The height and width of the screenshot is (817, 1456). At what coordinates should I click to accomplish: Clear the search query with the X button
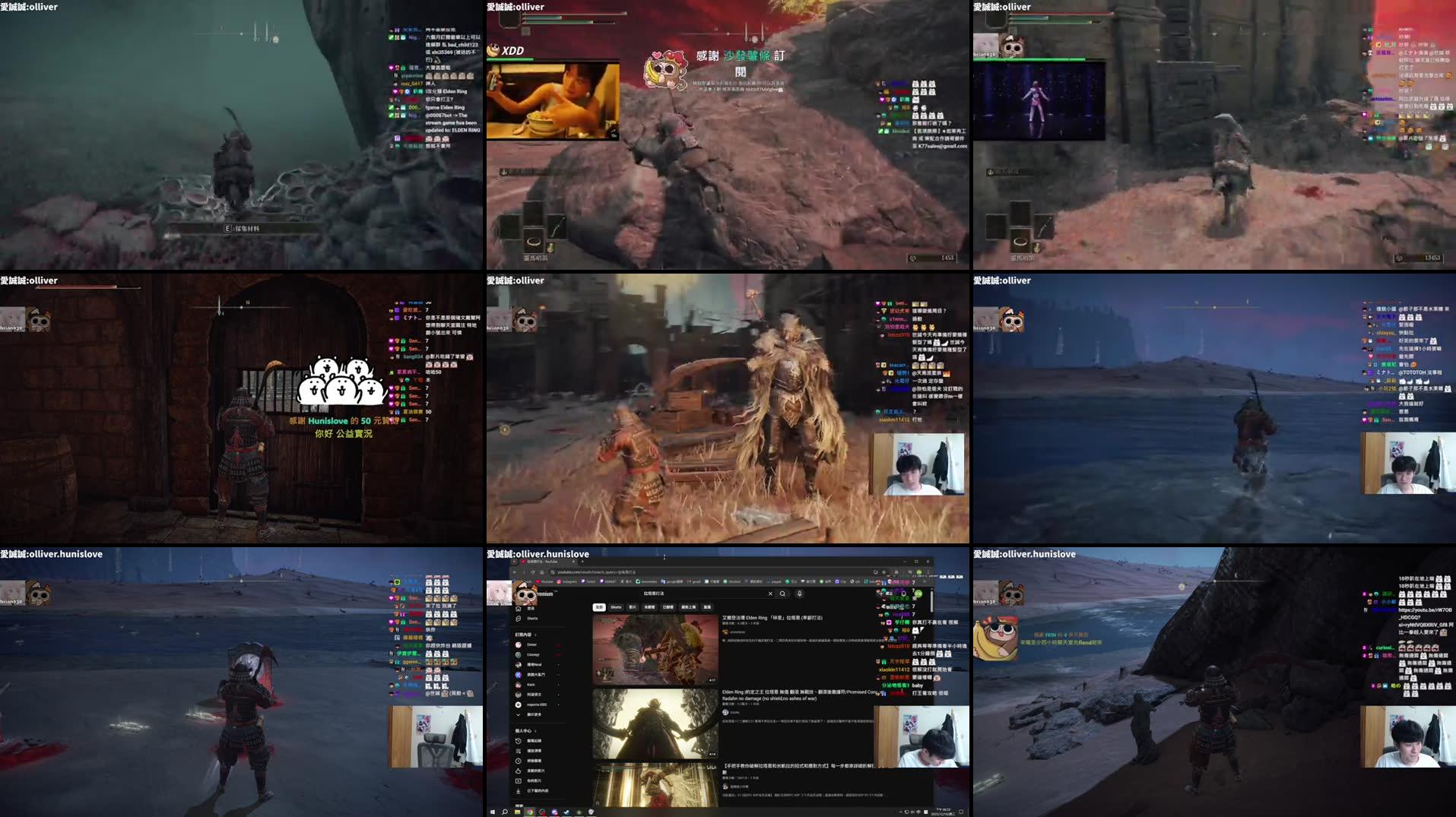[x=769, y=594]
